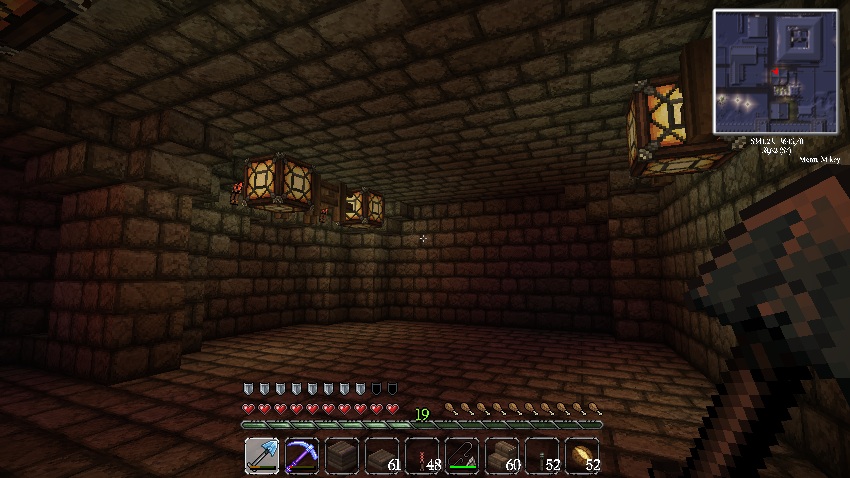Select the enchanted purple pickaxe slot
The image size is (850, 478).
click(x=301, y=455)
